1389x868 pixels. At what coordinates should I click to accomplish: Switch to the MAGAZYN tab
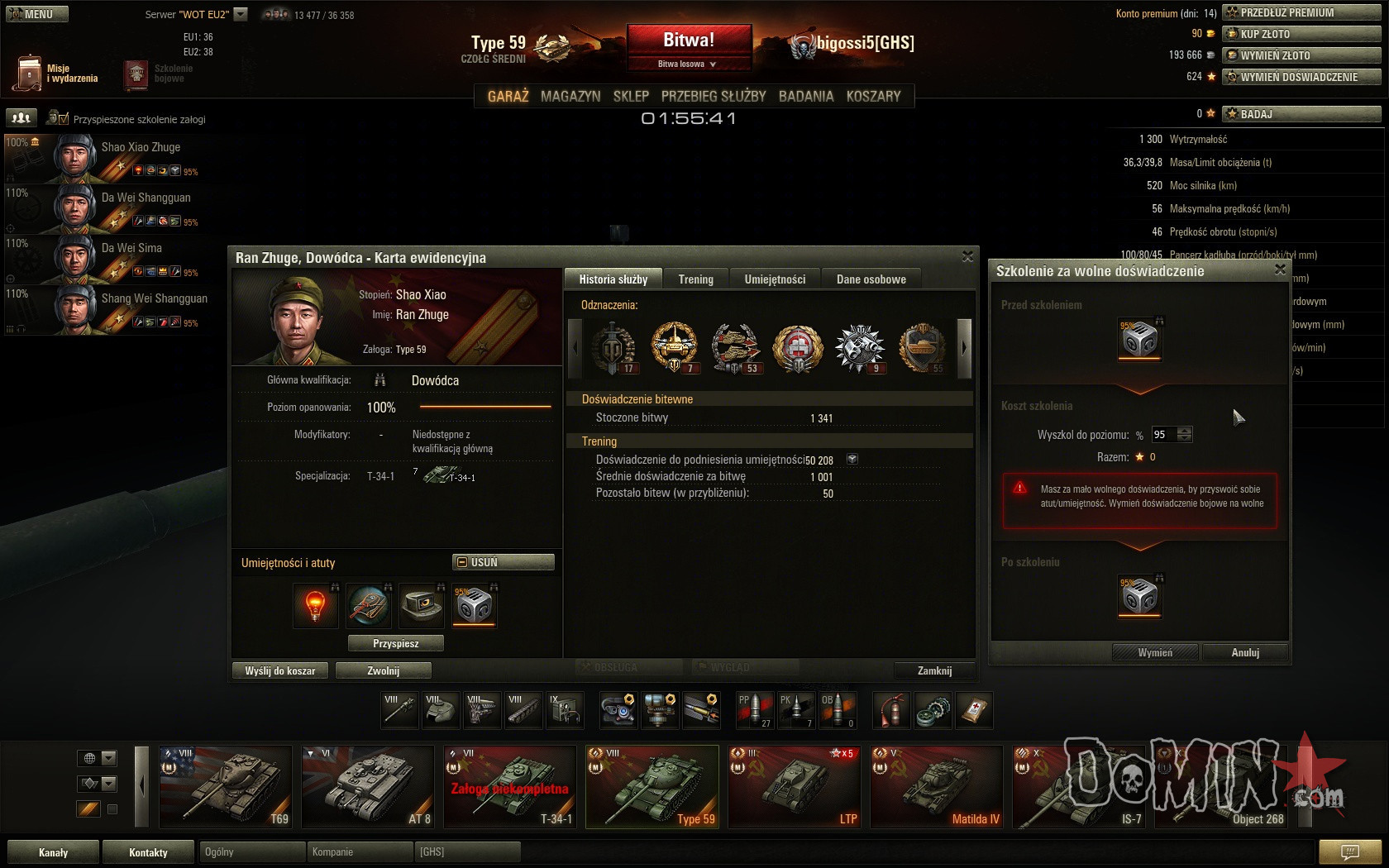click(x=570, y=96)
